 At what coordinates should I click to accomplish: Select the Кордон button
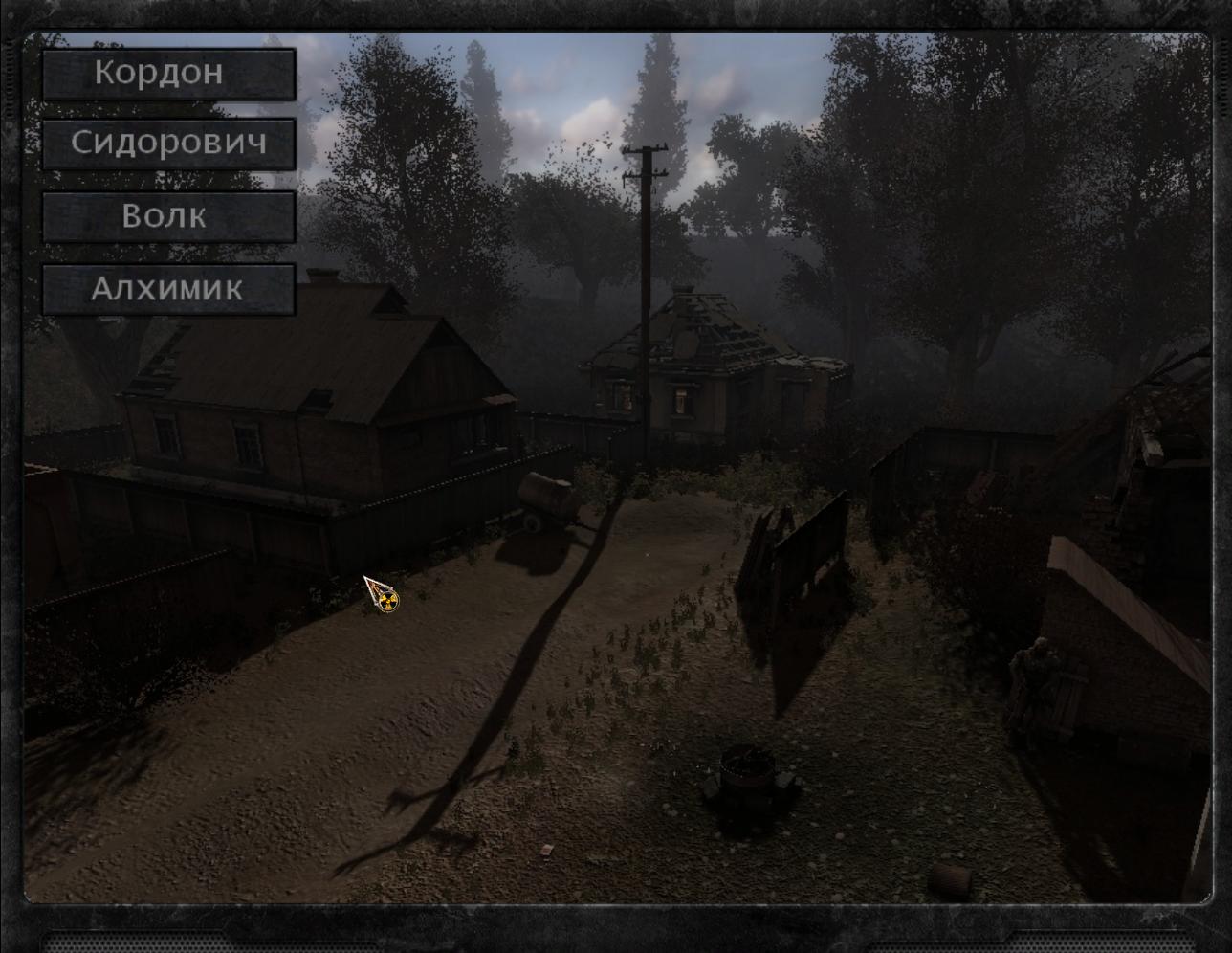(168, 74)
